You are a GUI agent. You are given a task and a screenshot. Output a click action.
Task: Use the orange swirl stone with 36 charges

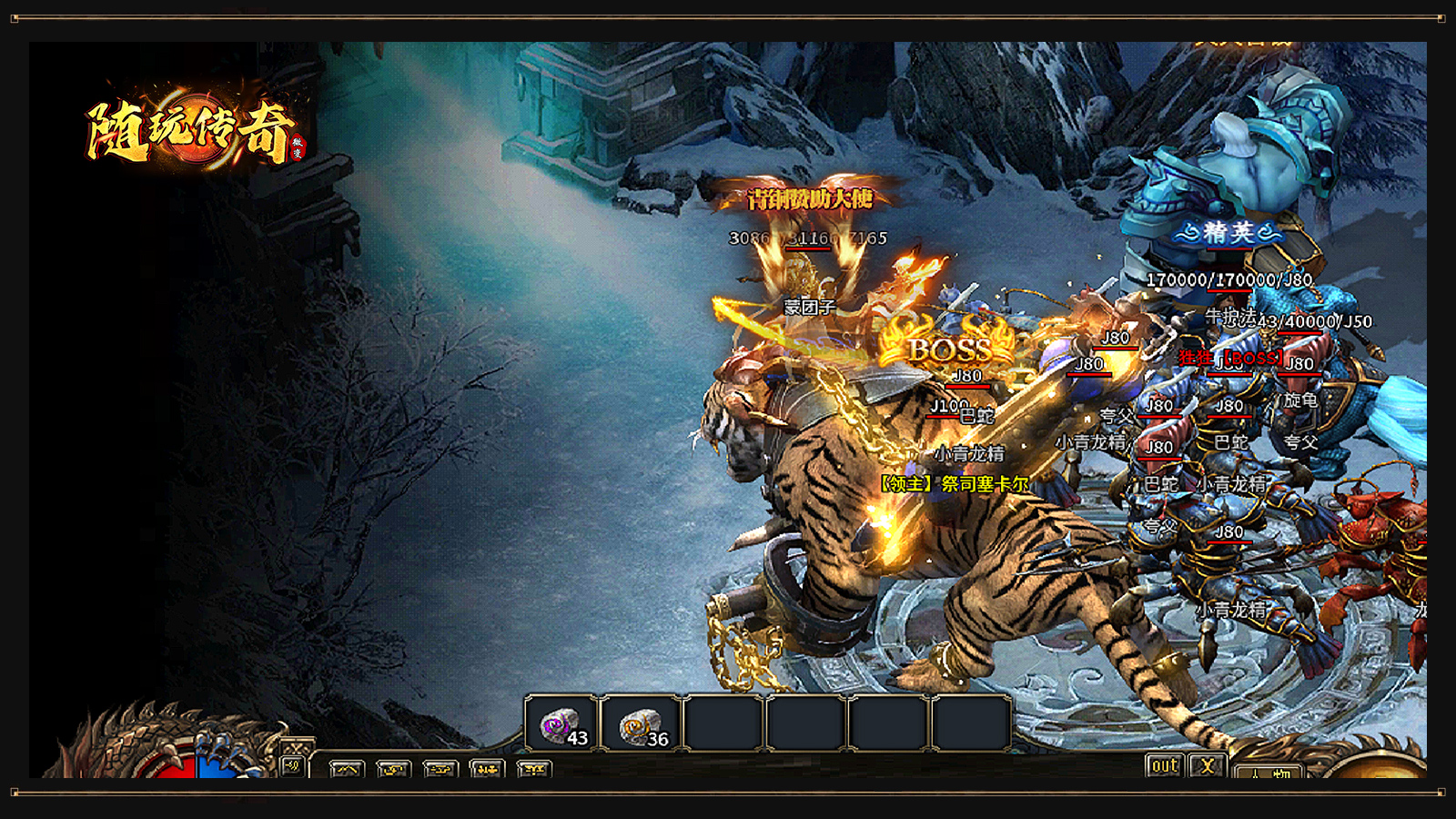(x=642, y=725)
